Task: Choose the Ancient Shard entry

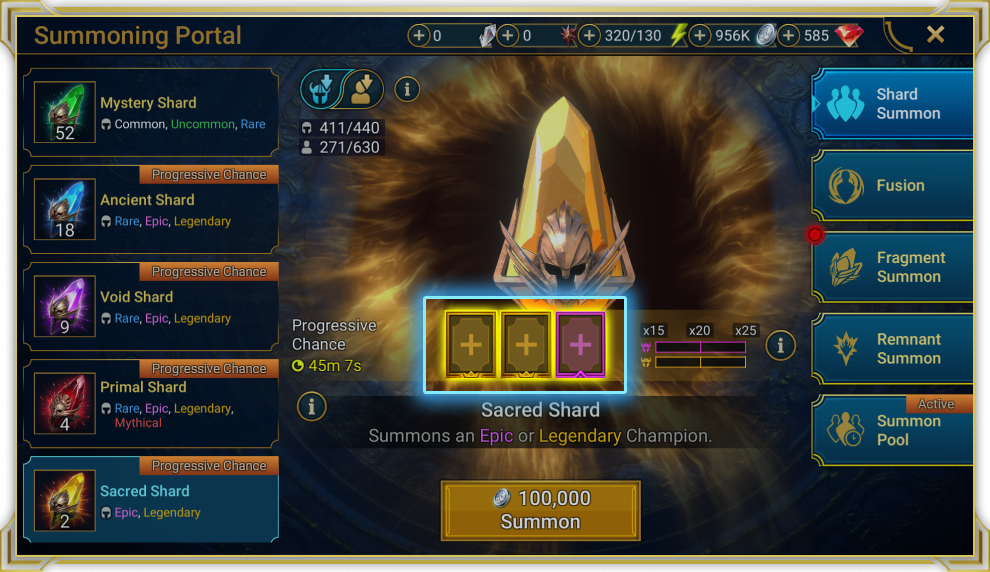Action: coord(150,210)
